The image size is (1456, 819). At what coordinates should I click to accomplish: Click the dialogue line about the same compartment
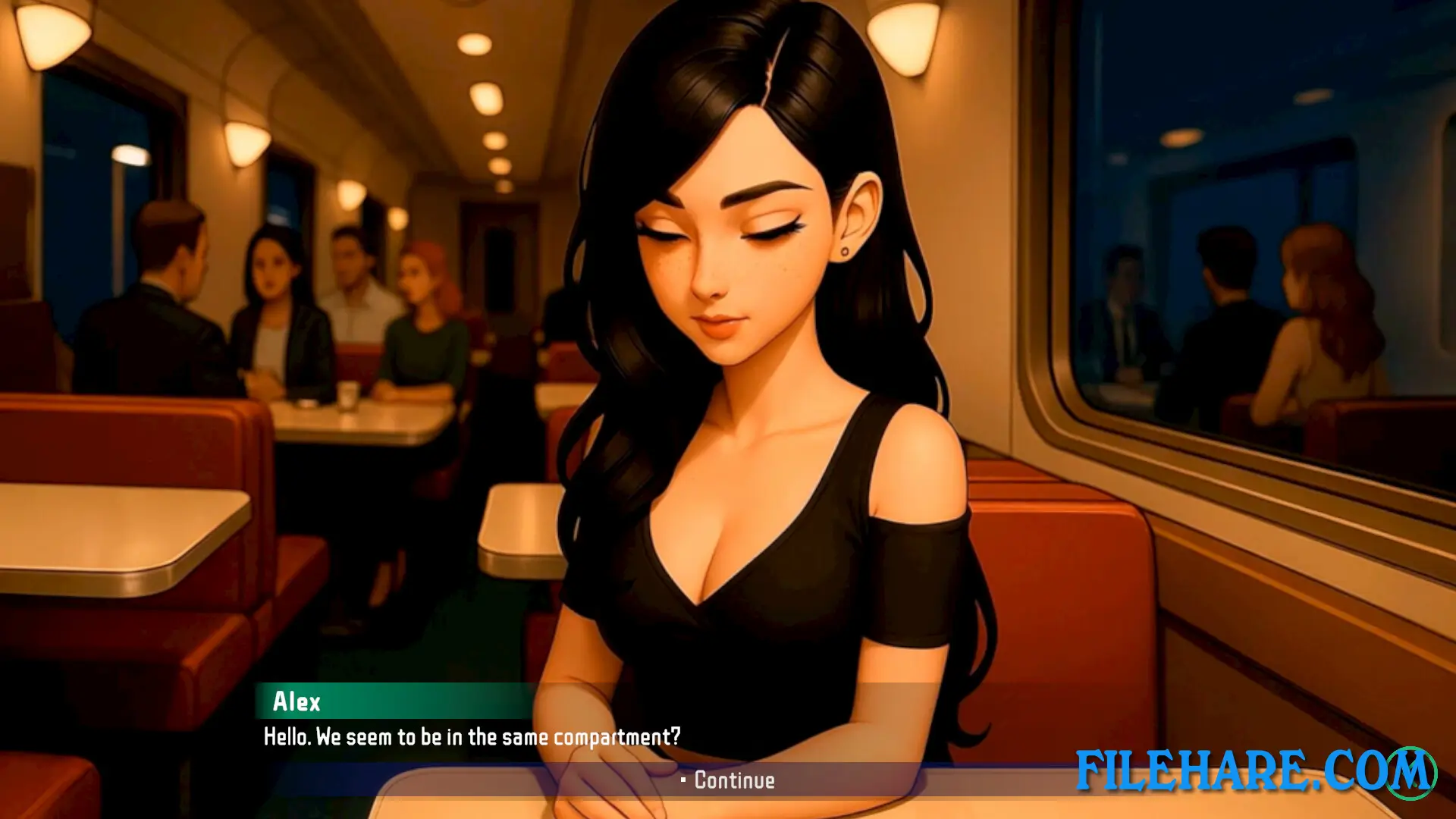pos(472,735)
